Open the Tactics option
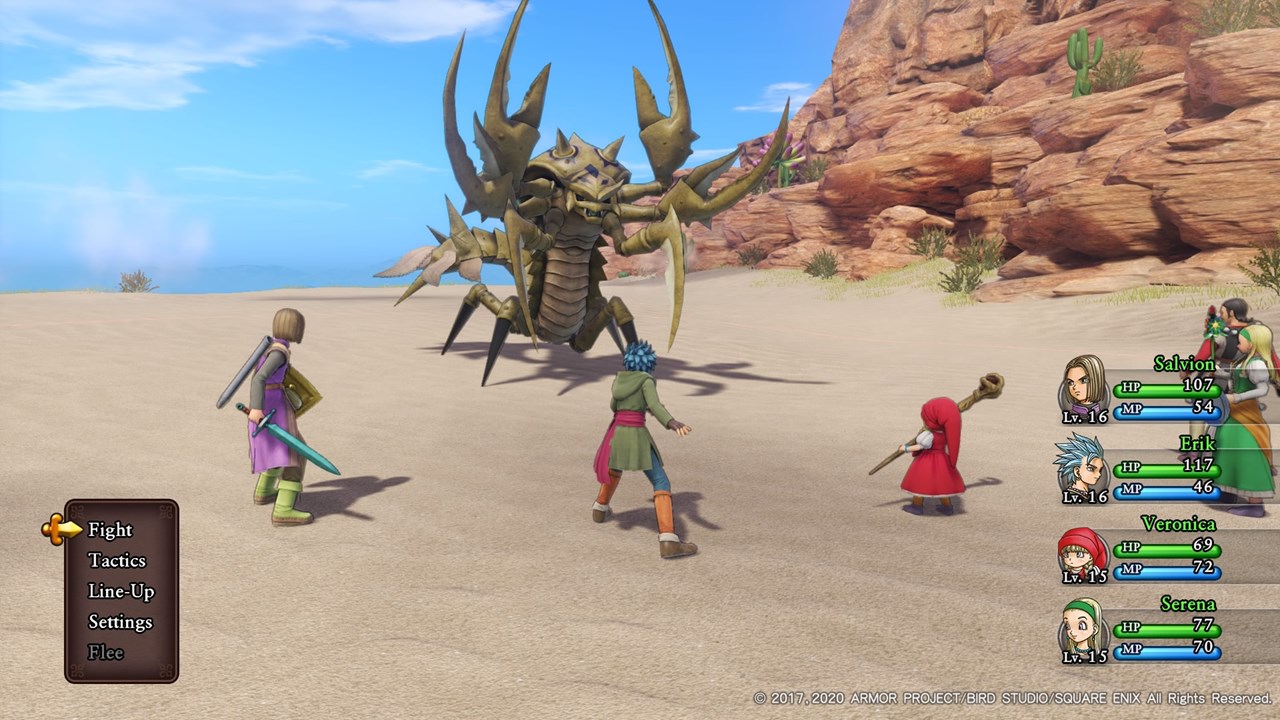1280x720 pixels. coord(117,561)
